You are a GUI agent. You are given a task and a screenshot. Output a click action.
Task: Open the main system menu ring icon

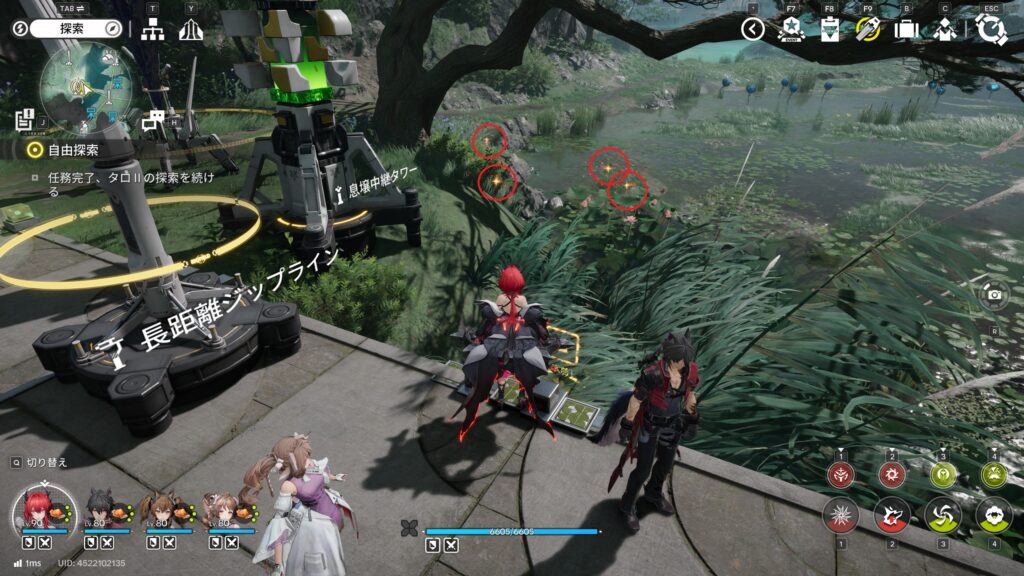pyautogui.click(x=991, y=29)
